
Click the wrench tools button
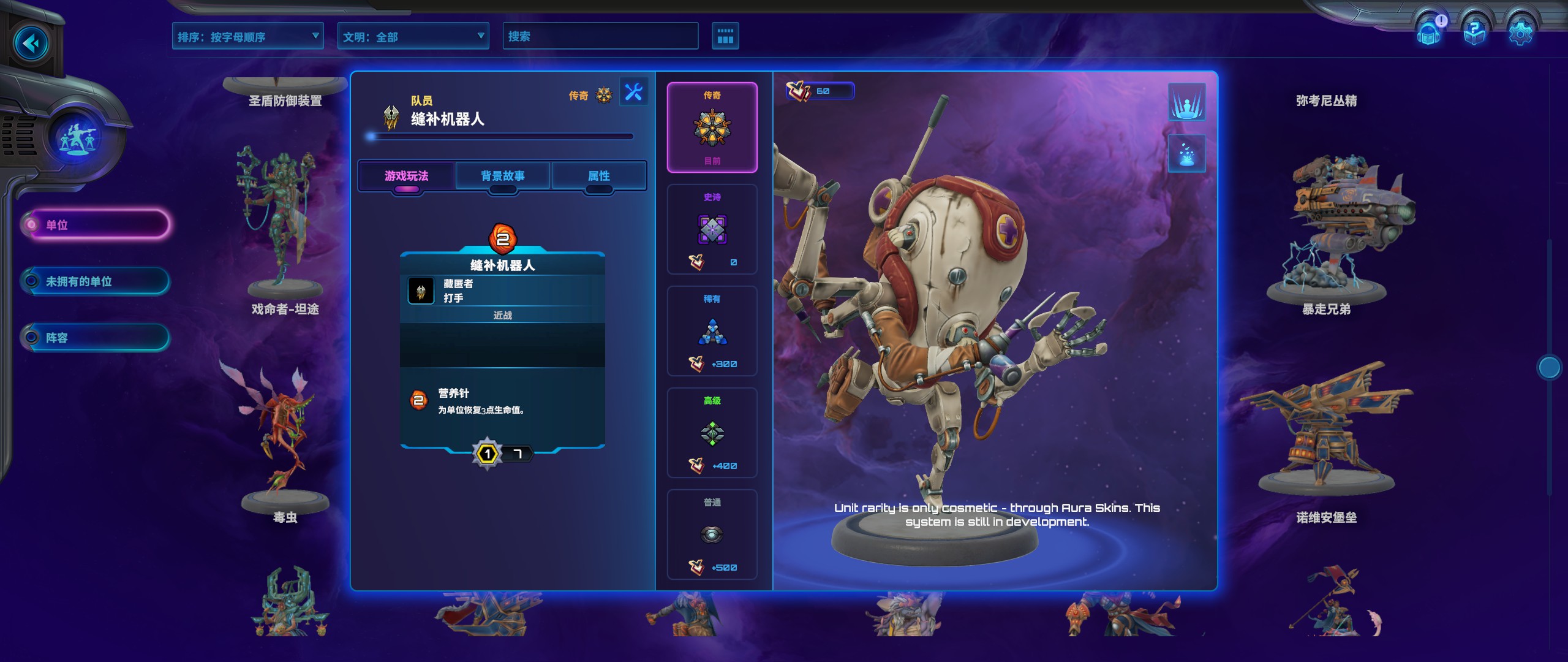633,93
